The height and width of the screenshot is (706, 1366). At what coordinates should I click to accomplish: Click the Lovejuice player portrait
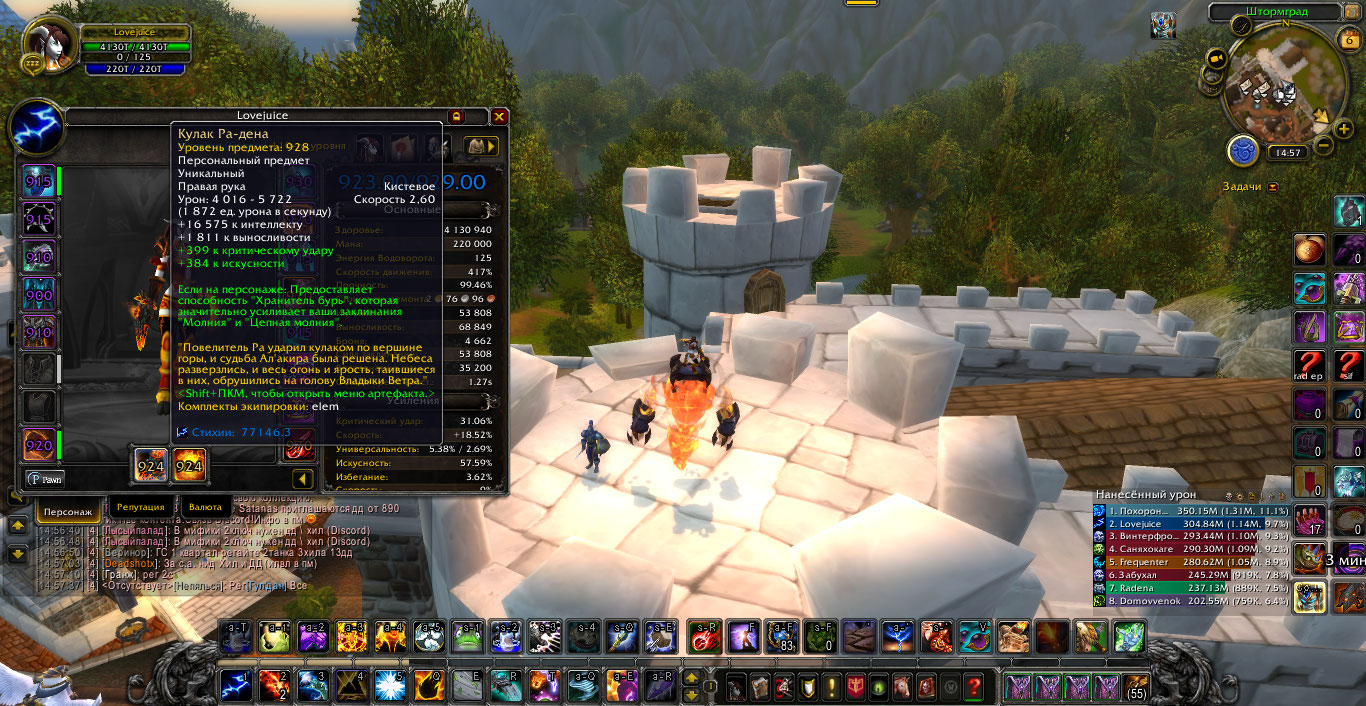pos(50,45)
